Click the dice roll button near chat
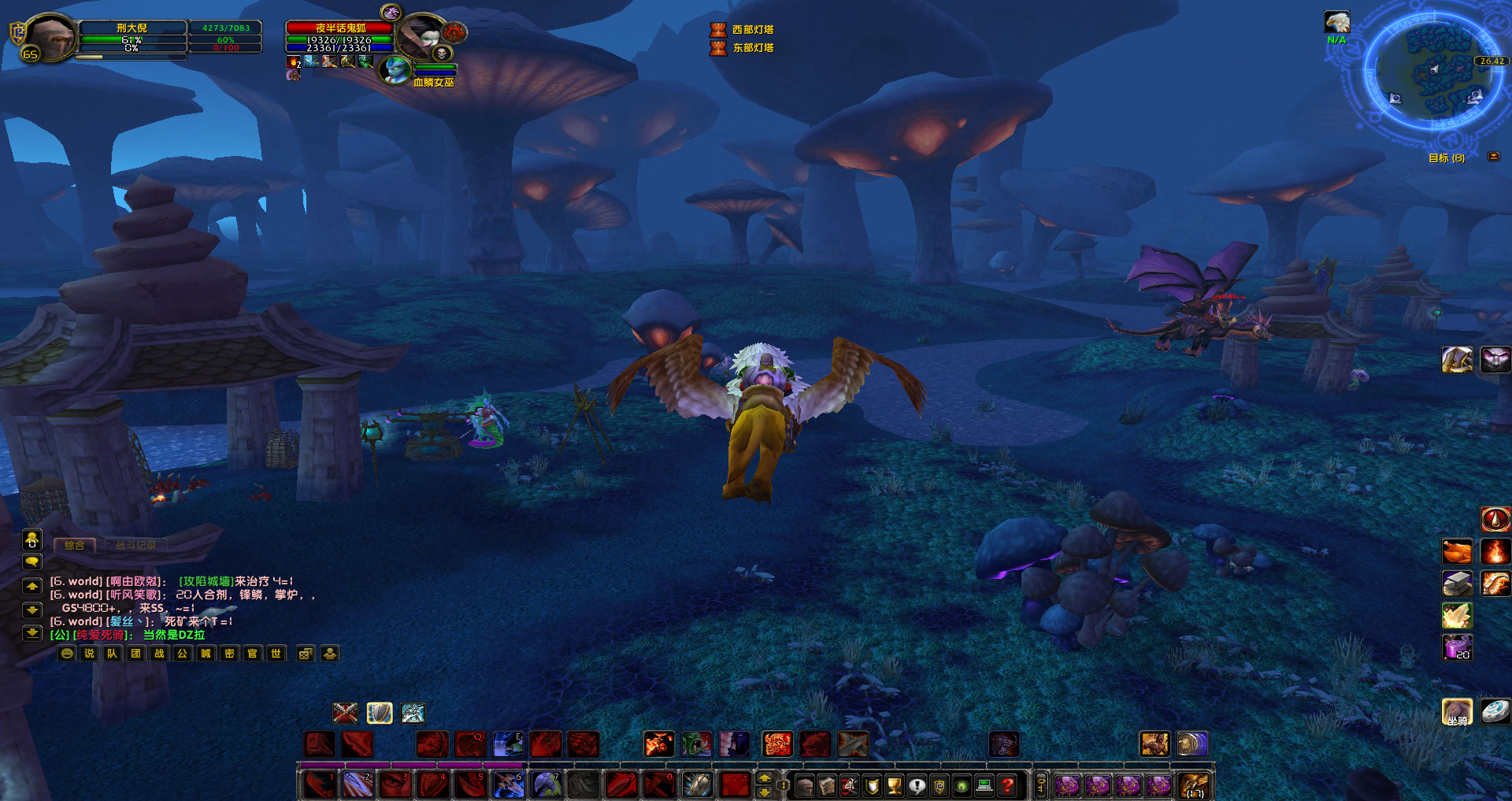The height and width of the screenshot is (801, 1512). pos(305,653)
